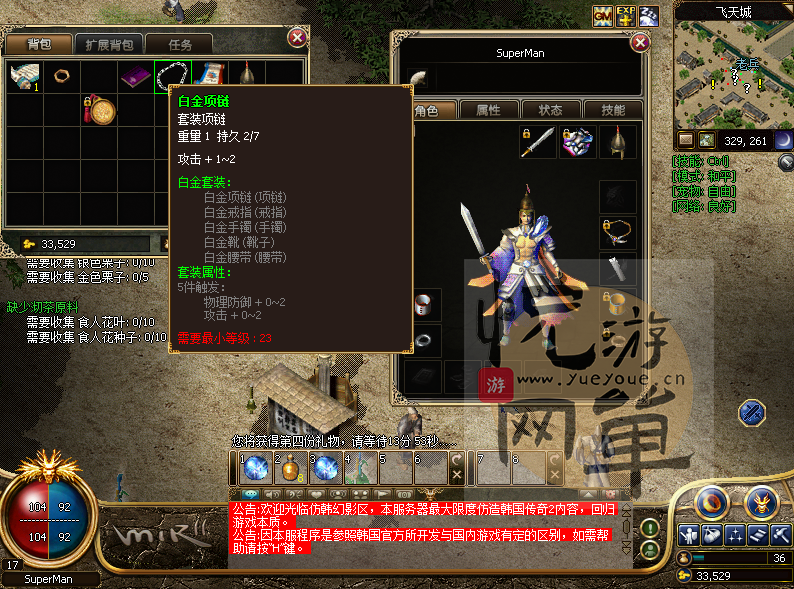
Task: Close the SuperMan character window
Action: pos(640,43)
